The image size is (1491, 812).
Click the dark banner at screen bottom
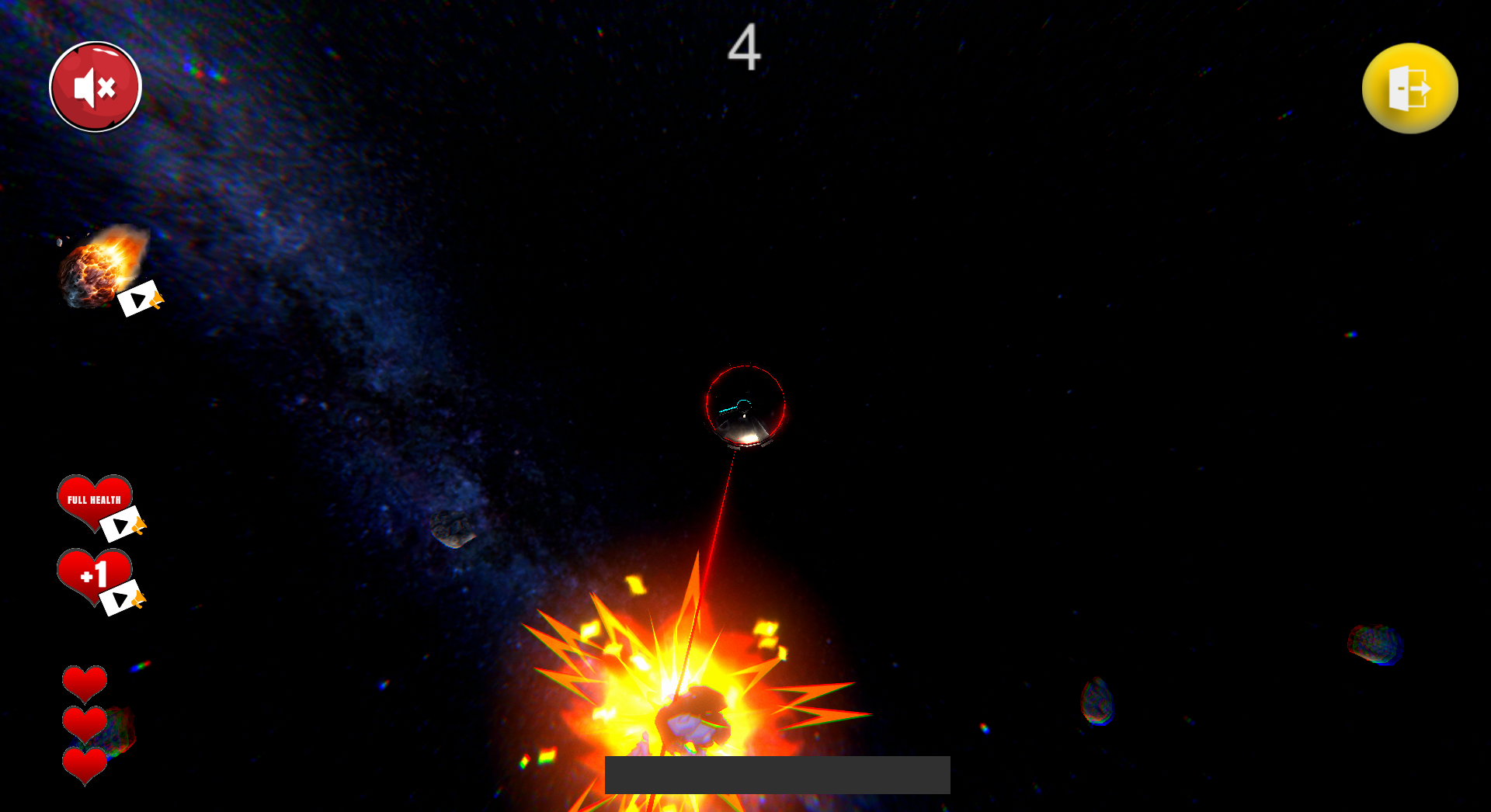point(777,773)
